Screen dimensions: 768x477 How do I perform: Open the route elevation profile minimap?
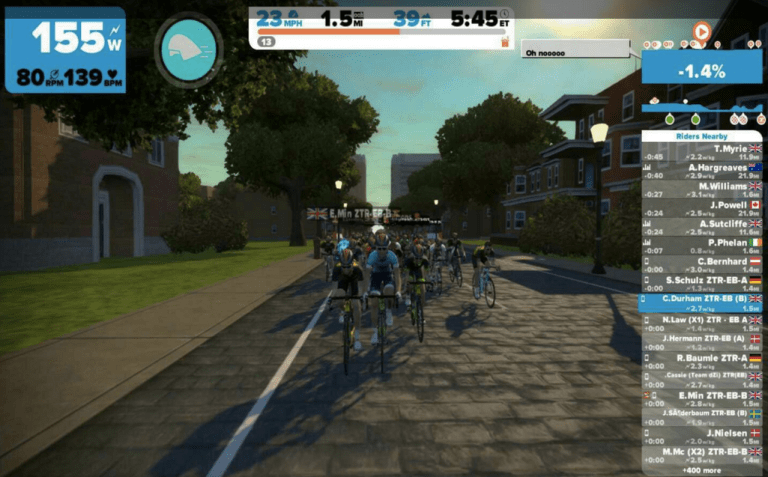pyautogui.click(x=702, y=108)
